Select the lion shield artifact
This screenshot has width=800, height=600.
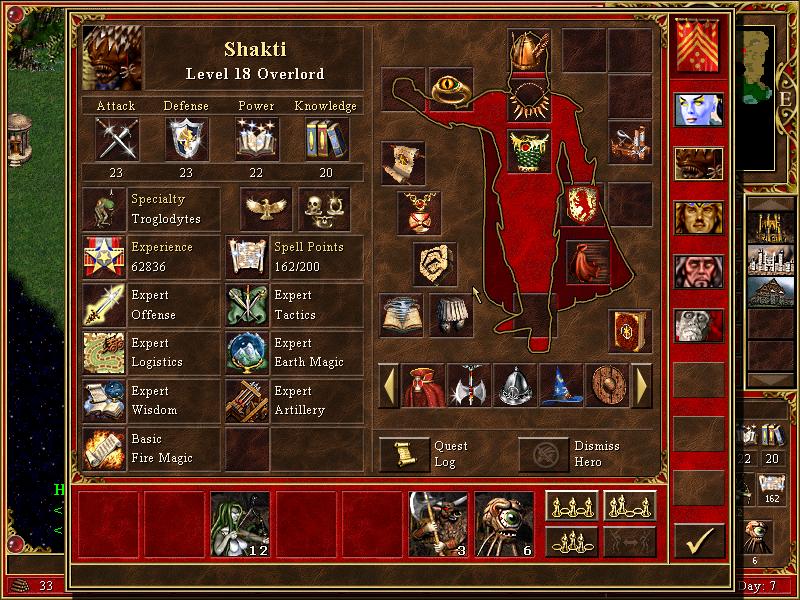pyautogui.click(x=583, y=203)
